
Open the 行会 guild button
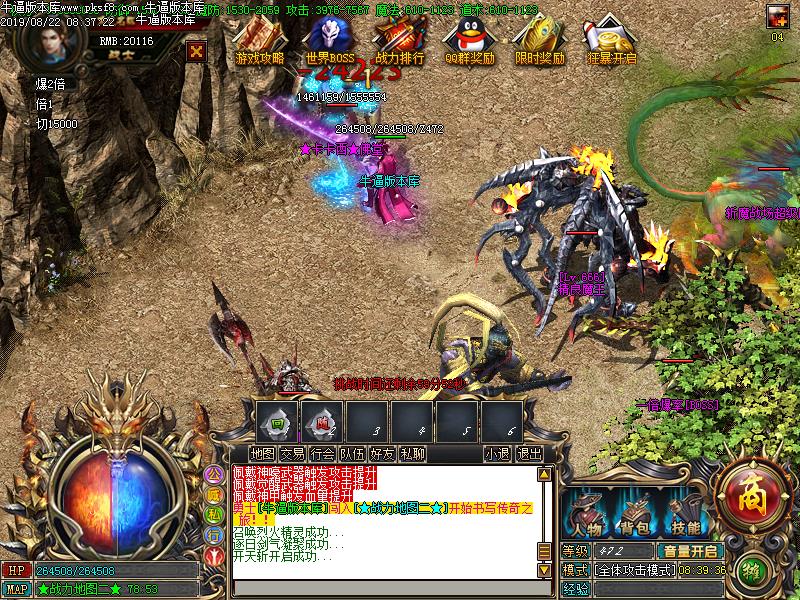(x=322, y=453)
